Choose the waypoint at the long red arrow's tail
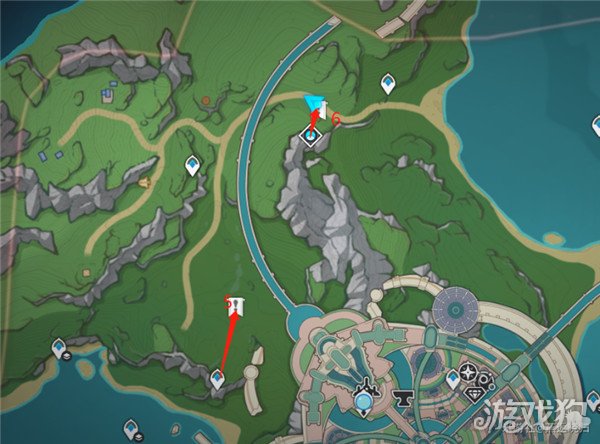600x444 pixels. click(217, 377)
